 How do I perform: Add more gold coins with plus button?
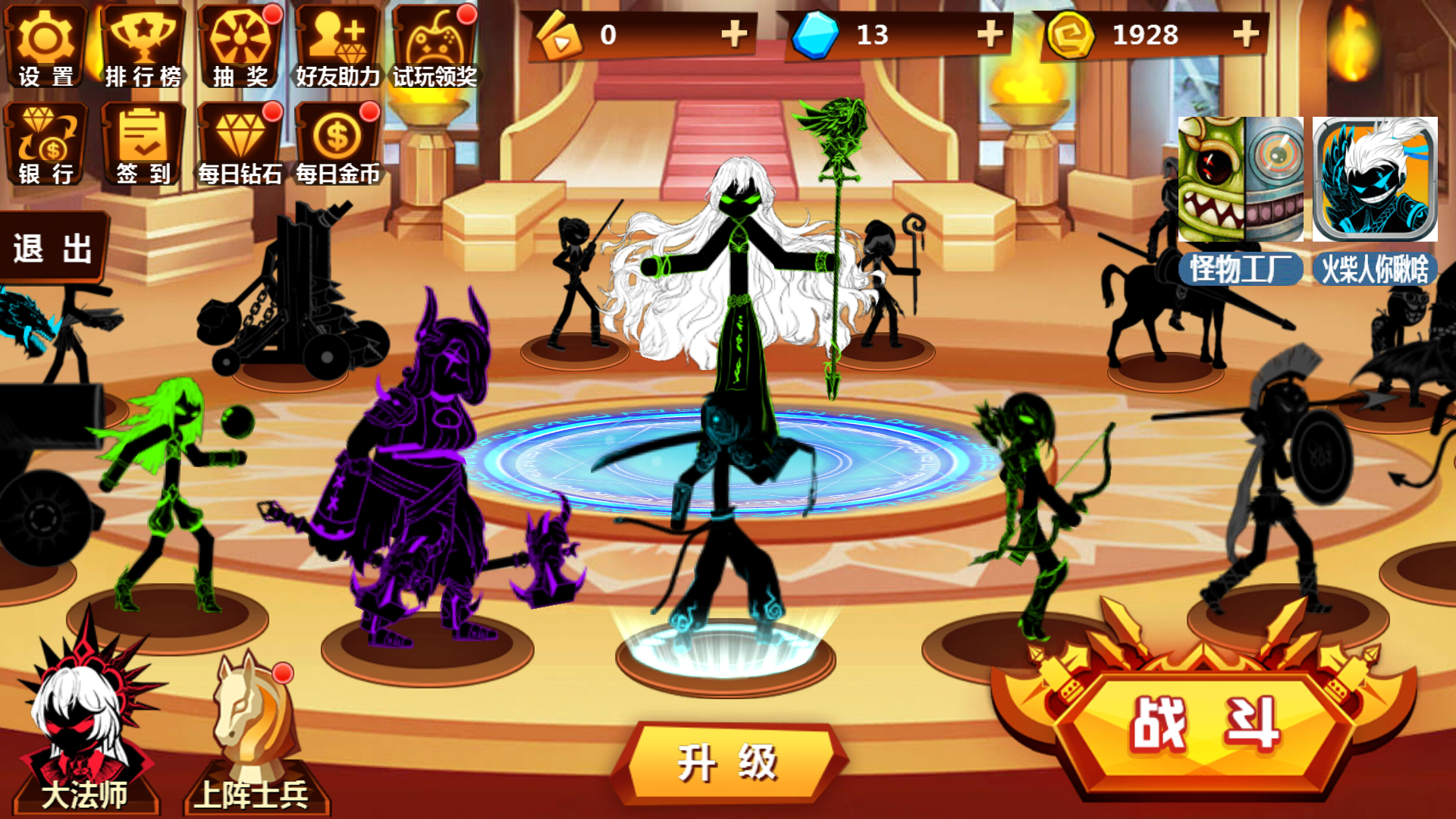tap(1246, 34)
